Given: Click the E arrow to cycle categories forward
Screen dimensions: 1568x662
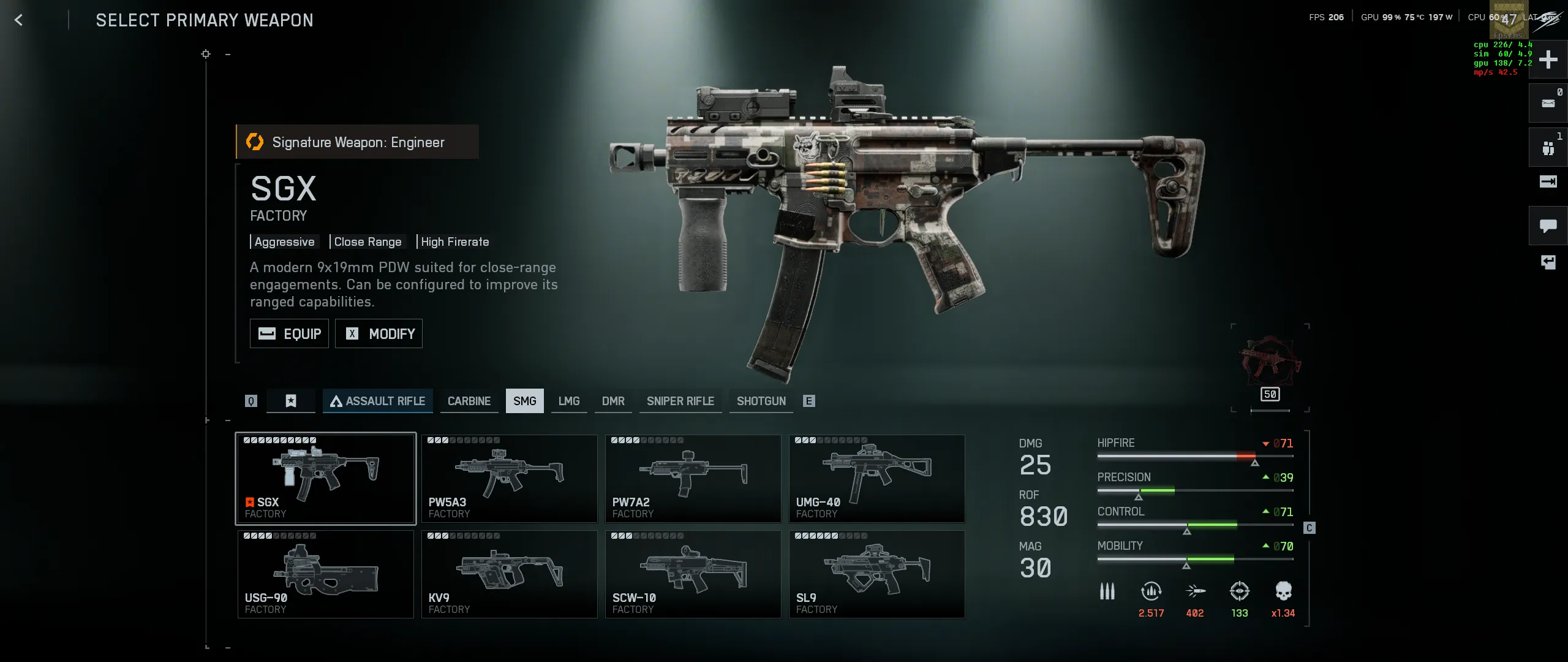Looking at the screenshot, I should [x=810, y=401].
